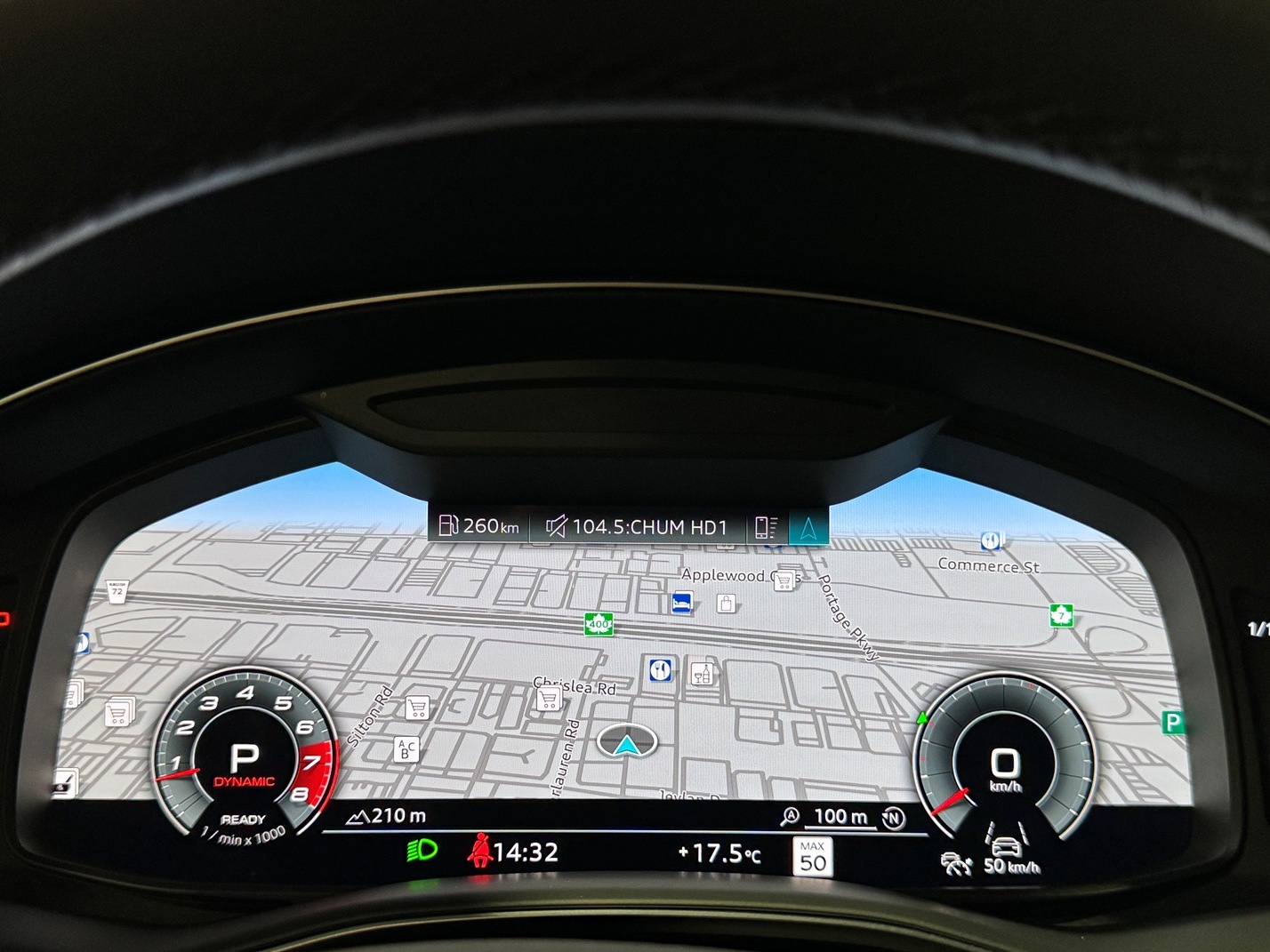Click the vehicle position arrow on map

(x=627, y=742)
